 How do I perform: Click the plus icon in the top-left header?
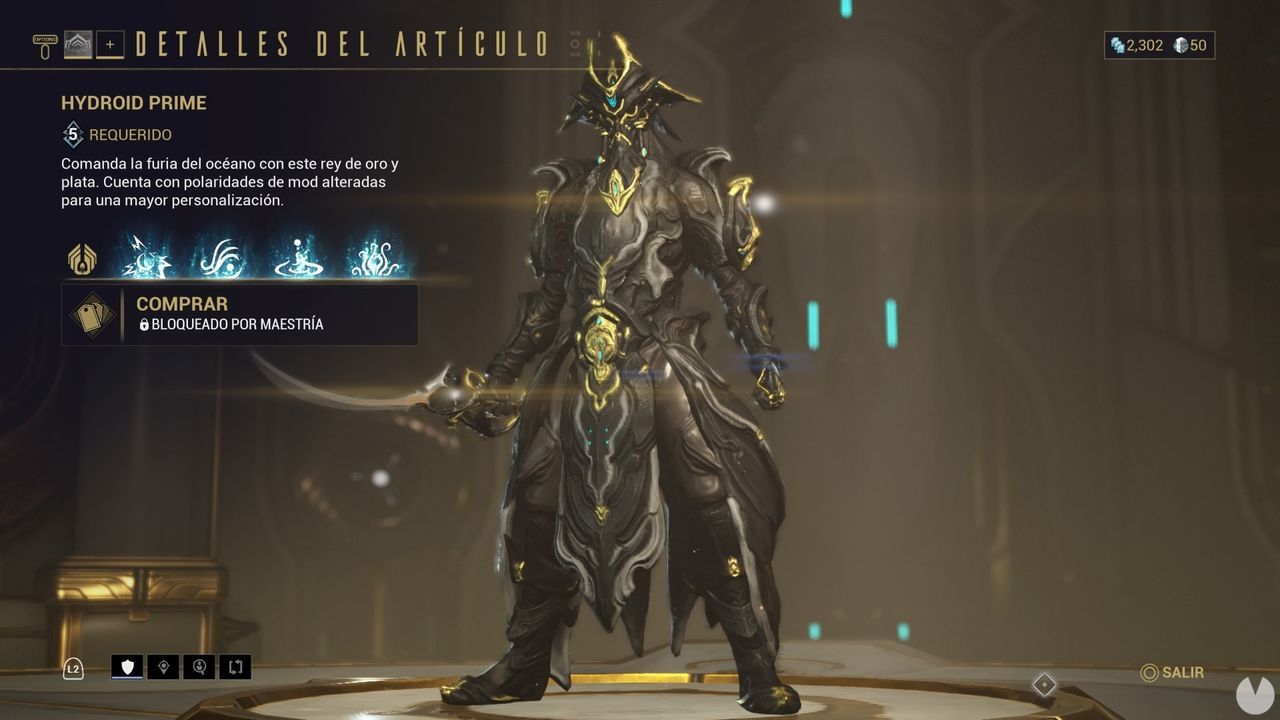click(x=110, y=44)
